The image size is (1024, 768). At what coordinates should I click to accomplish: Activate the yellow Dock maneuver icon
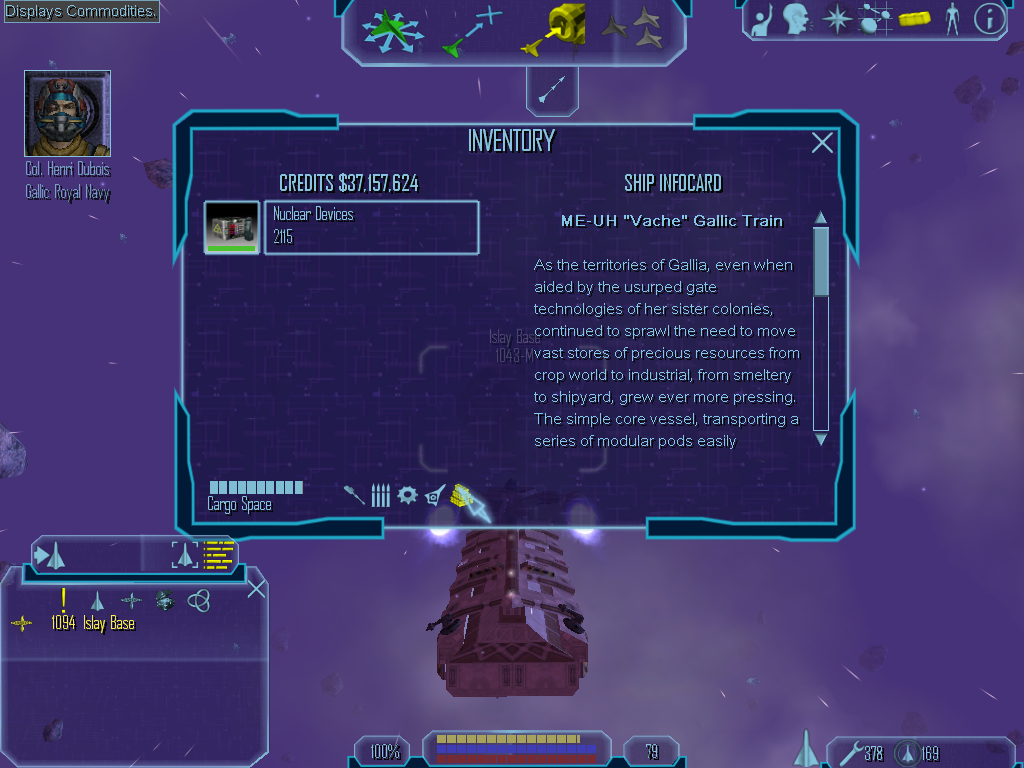coord(553,30)
